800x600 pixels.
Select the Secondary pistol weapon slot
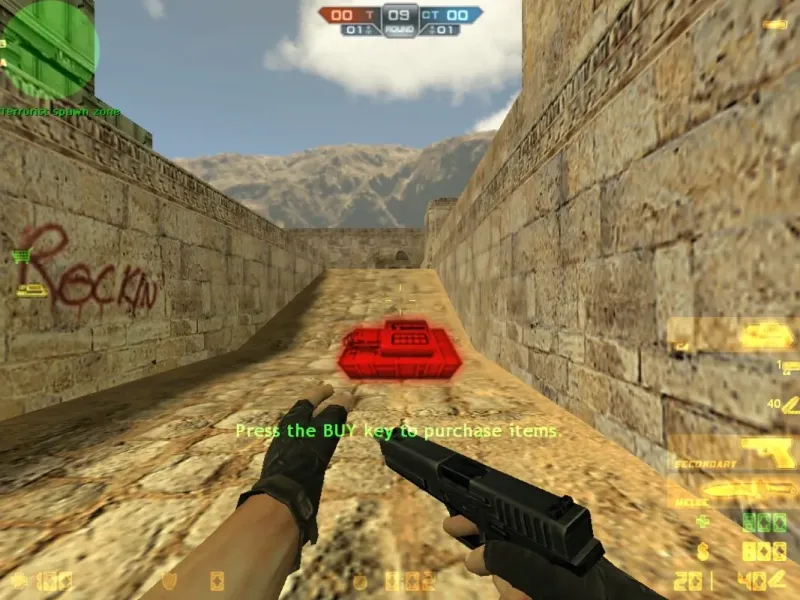pos(734,452)
